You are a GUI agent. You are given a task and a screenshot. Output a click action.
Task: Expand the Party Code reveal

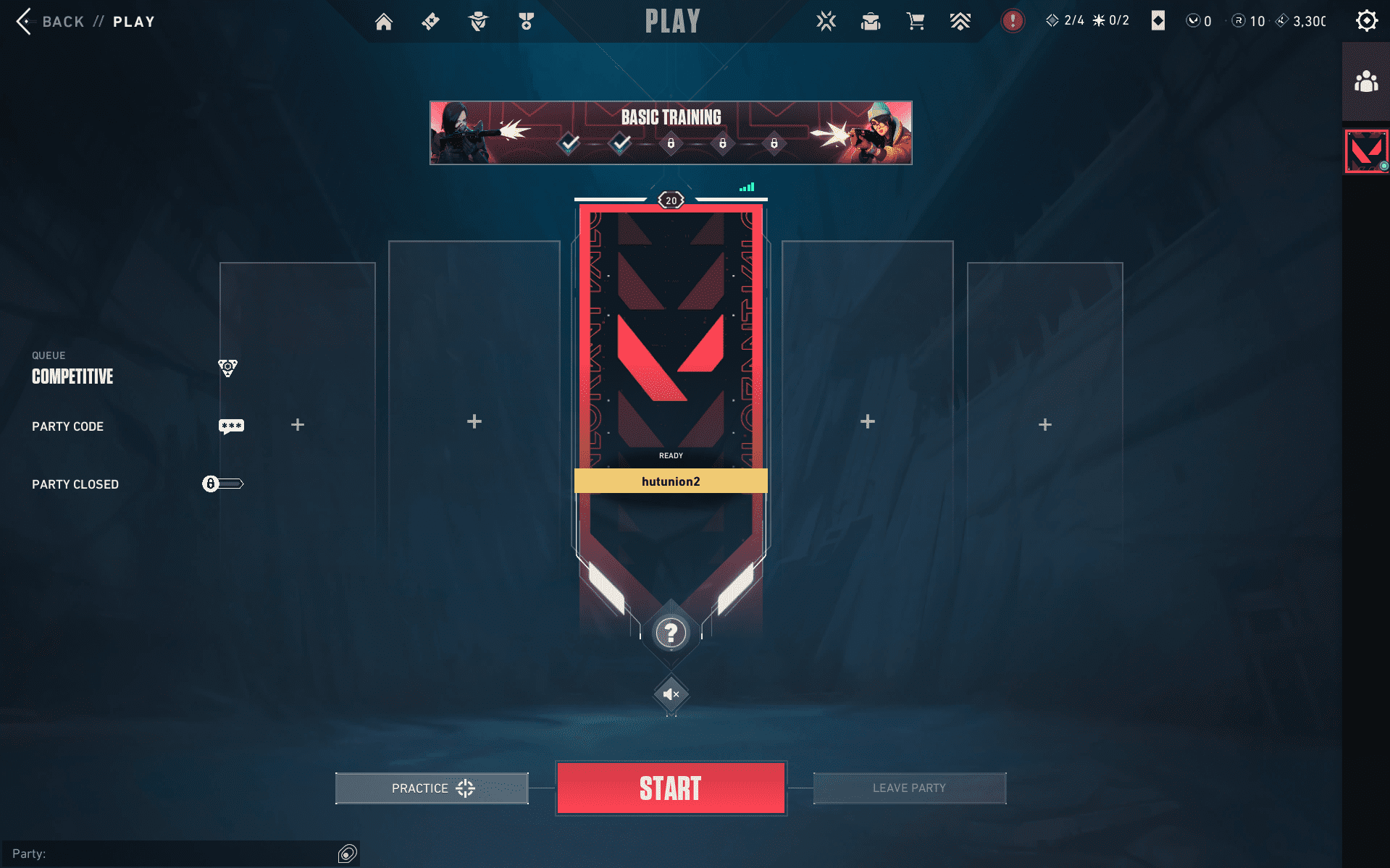[231, 426]
